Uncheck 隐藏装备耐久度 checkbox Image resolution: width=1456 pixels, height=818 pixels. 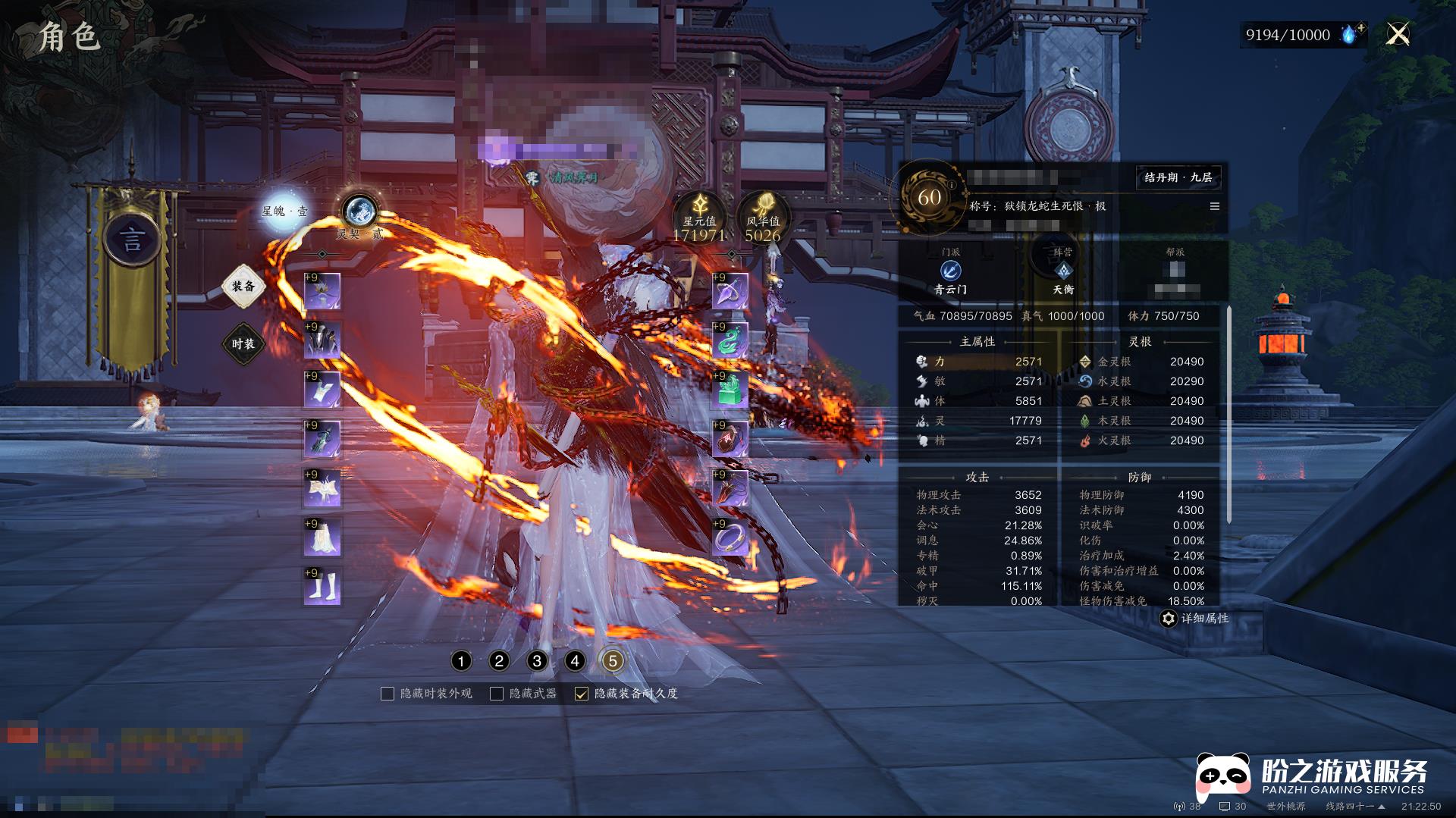(582, 694)
